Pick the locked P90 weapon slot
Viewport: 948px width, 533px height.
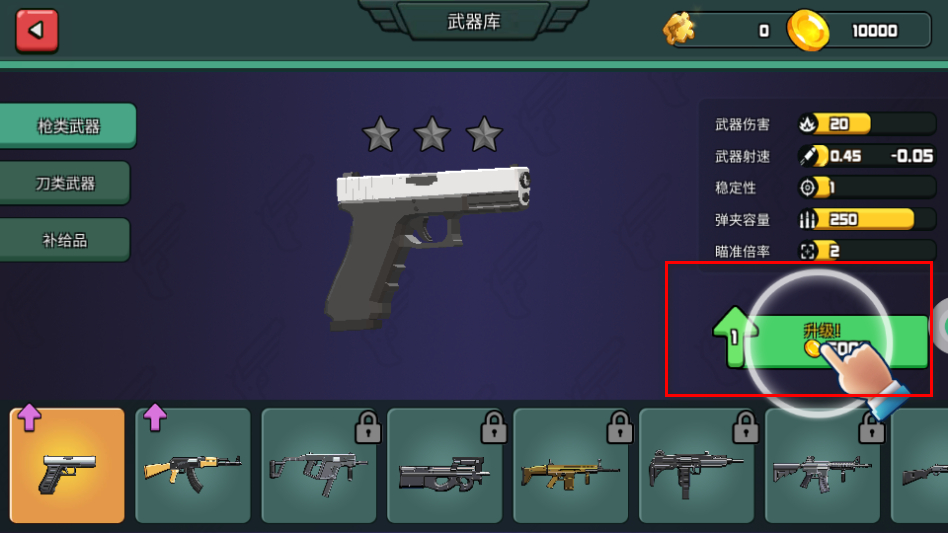coord(445,466)
